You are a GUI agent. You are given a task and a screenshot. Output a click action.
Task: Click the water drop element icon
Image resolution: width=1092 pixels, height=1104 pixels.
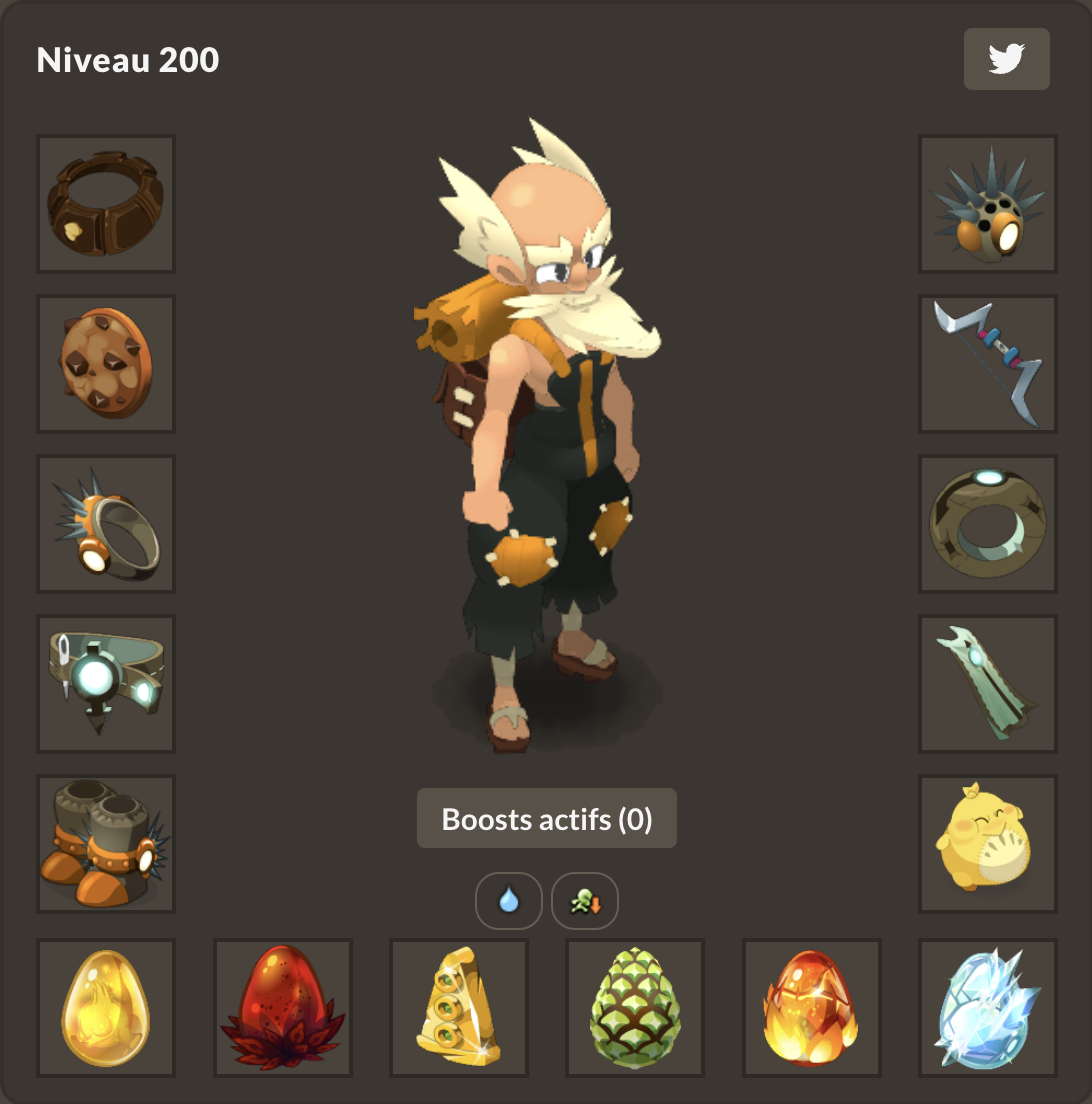tap(509, 901)
